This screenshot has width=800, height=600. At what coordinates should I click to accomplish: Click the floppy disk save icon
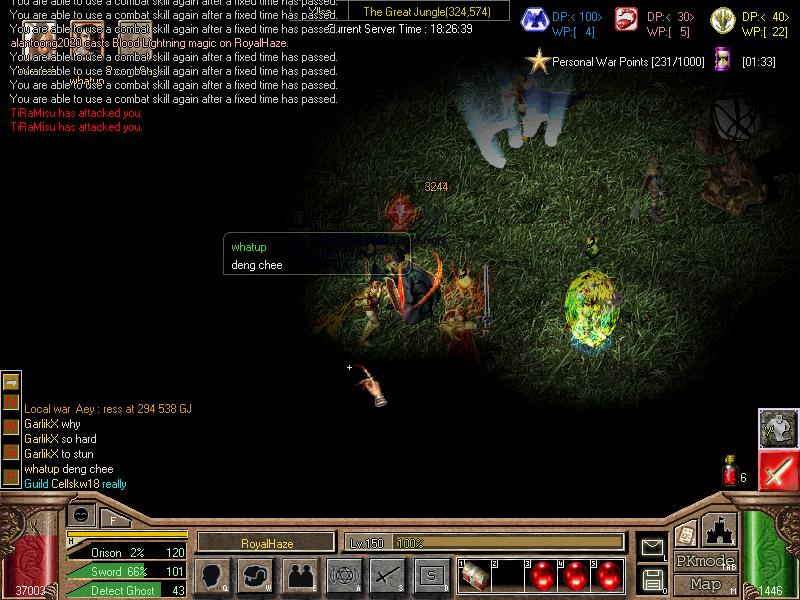tap(653, 579)
